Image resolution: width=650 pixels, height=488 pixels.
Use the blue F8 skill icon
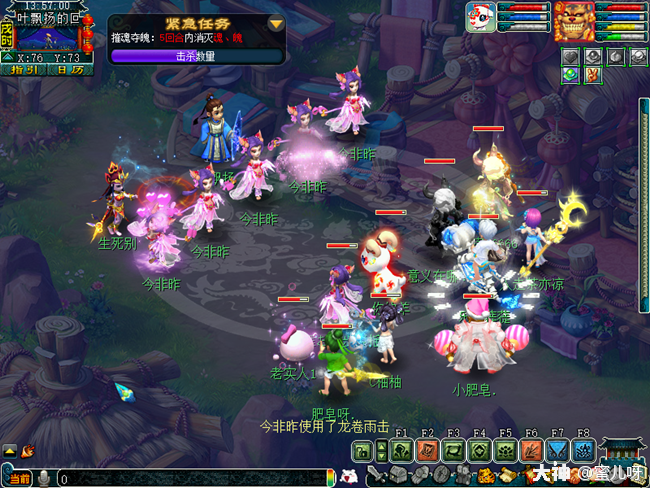pyautogui.click(x=583, y=450)
